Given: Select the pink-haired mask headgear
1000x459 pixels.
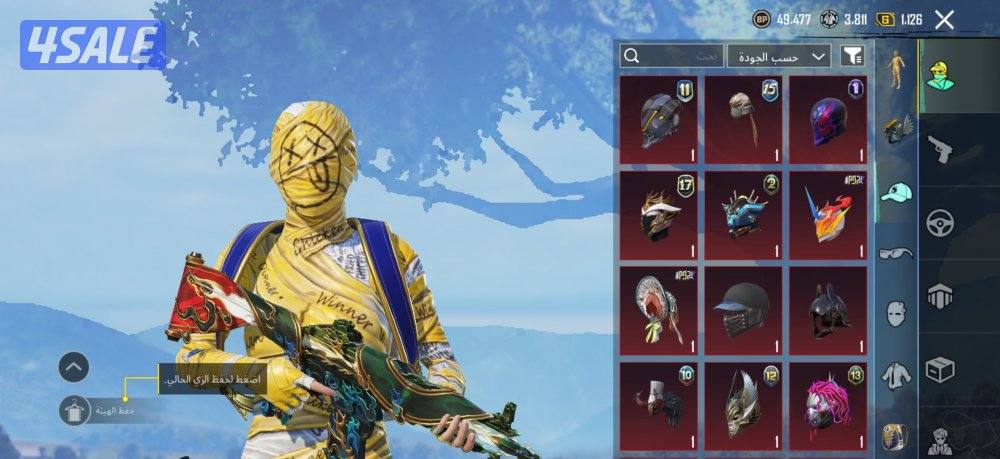Looking at the screenshot, I should [x=828, y=405].
